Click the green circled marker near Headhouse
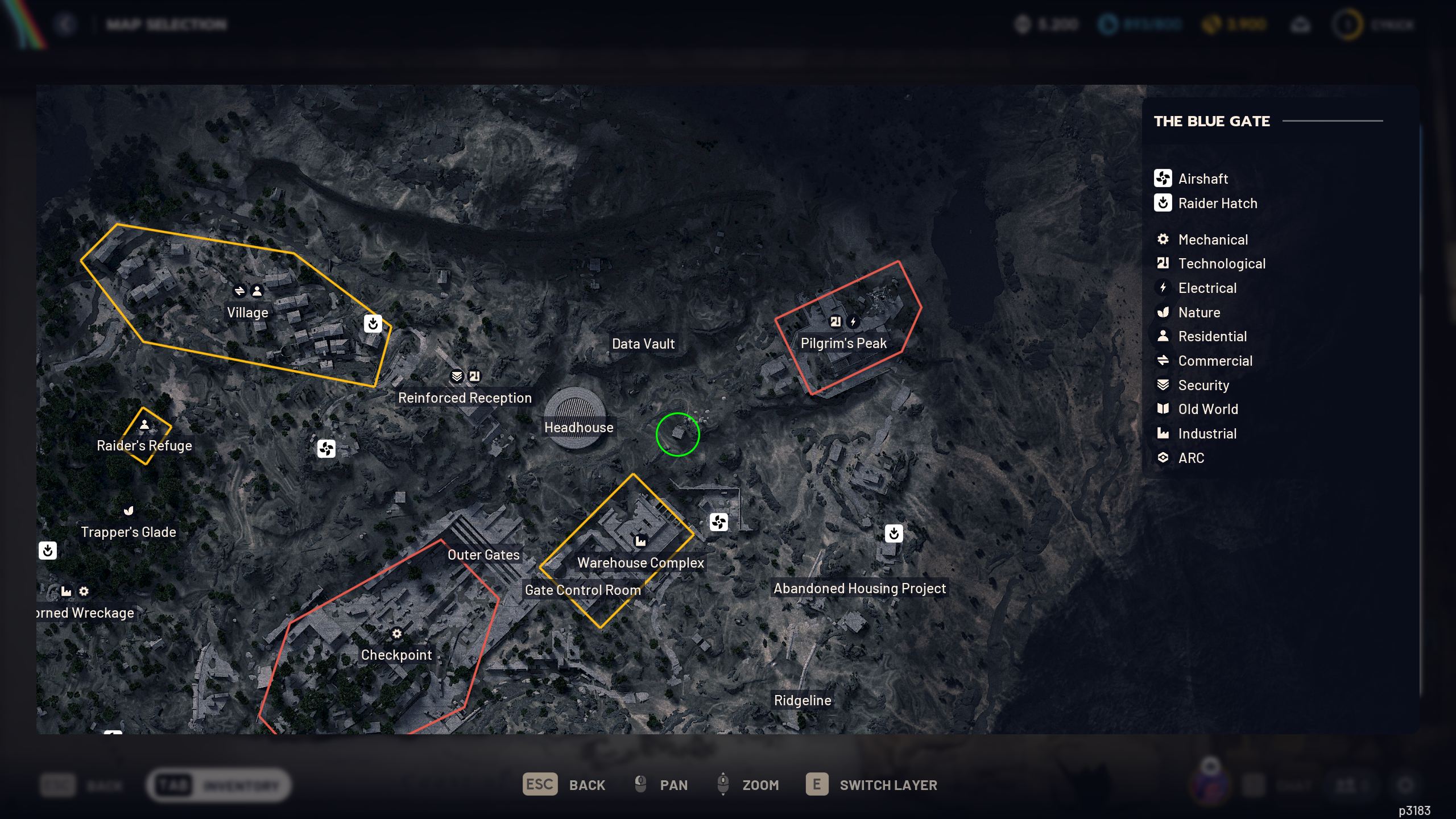The width and height of the screenshot is (1456, 819). (677, 434)
